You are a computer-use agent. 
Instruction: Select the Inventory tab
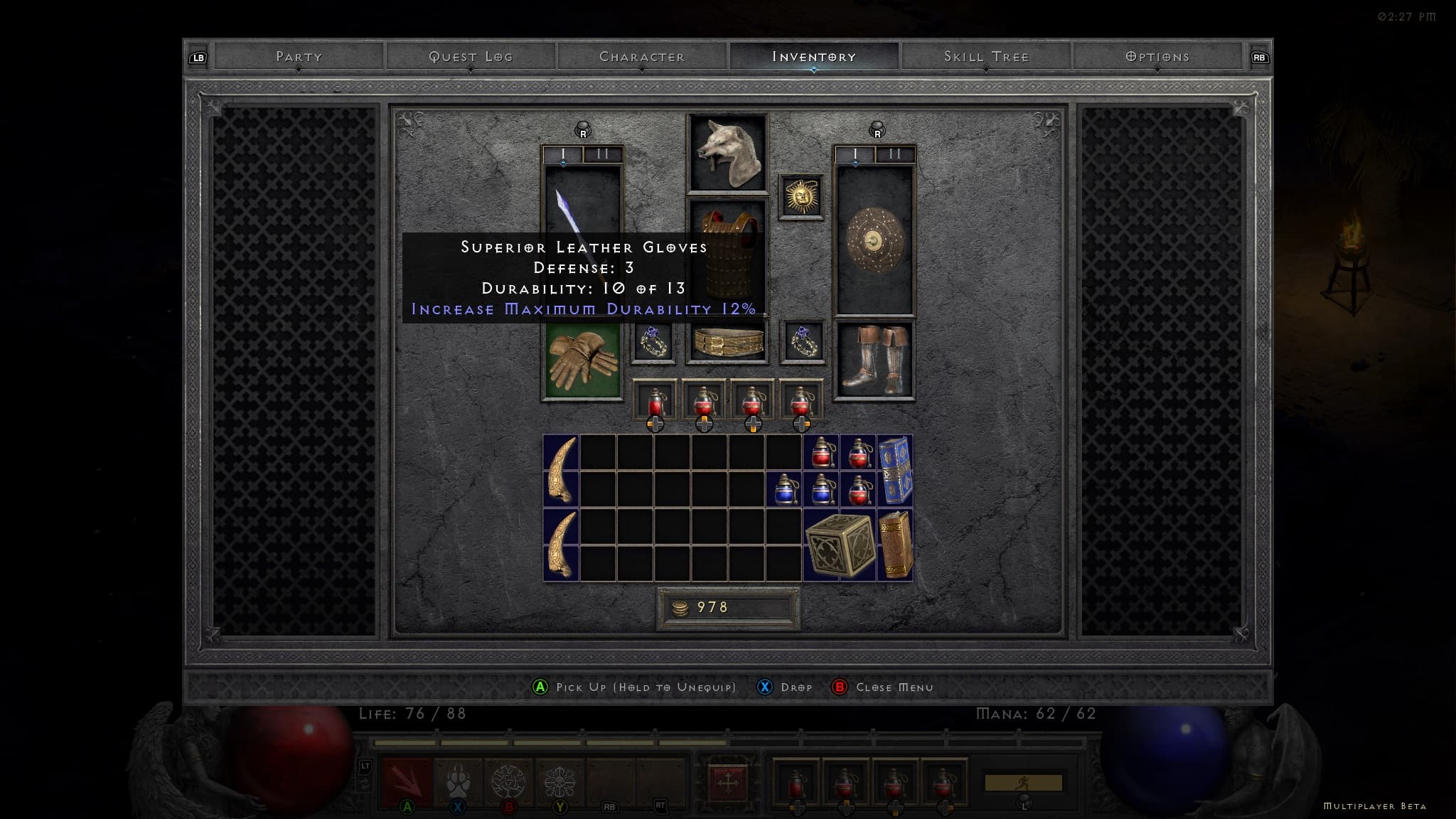tap(814, 57)
